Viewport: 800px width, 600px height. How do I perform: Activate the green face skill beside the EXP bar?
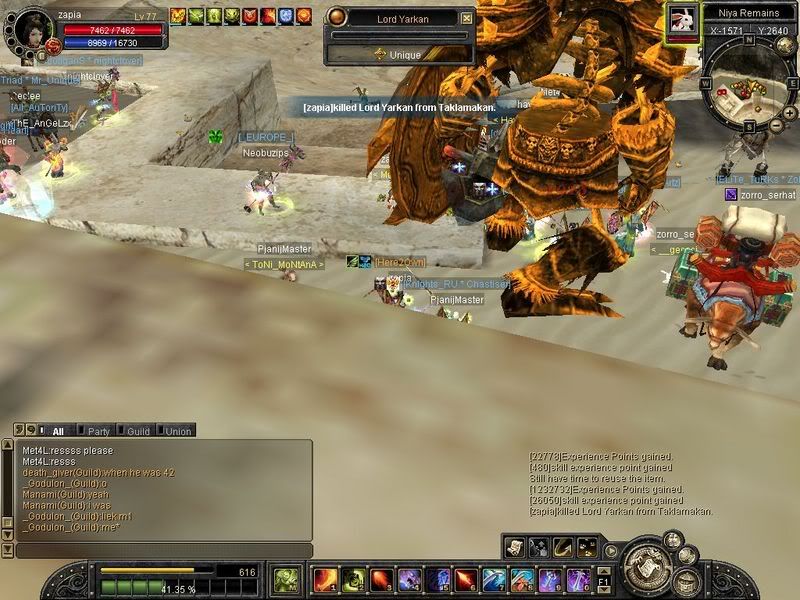tap(285, 579)
